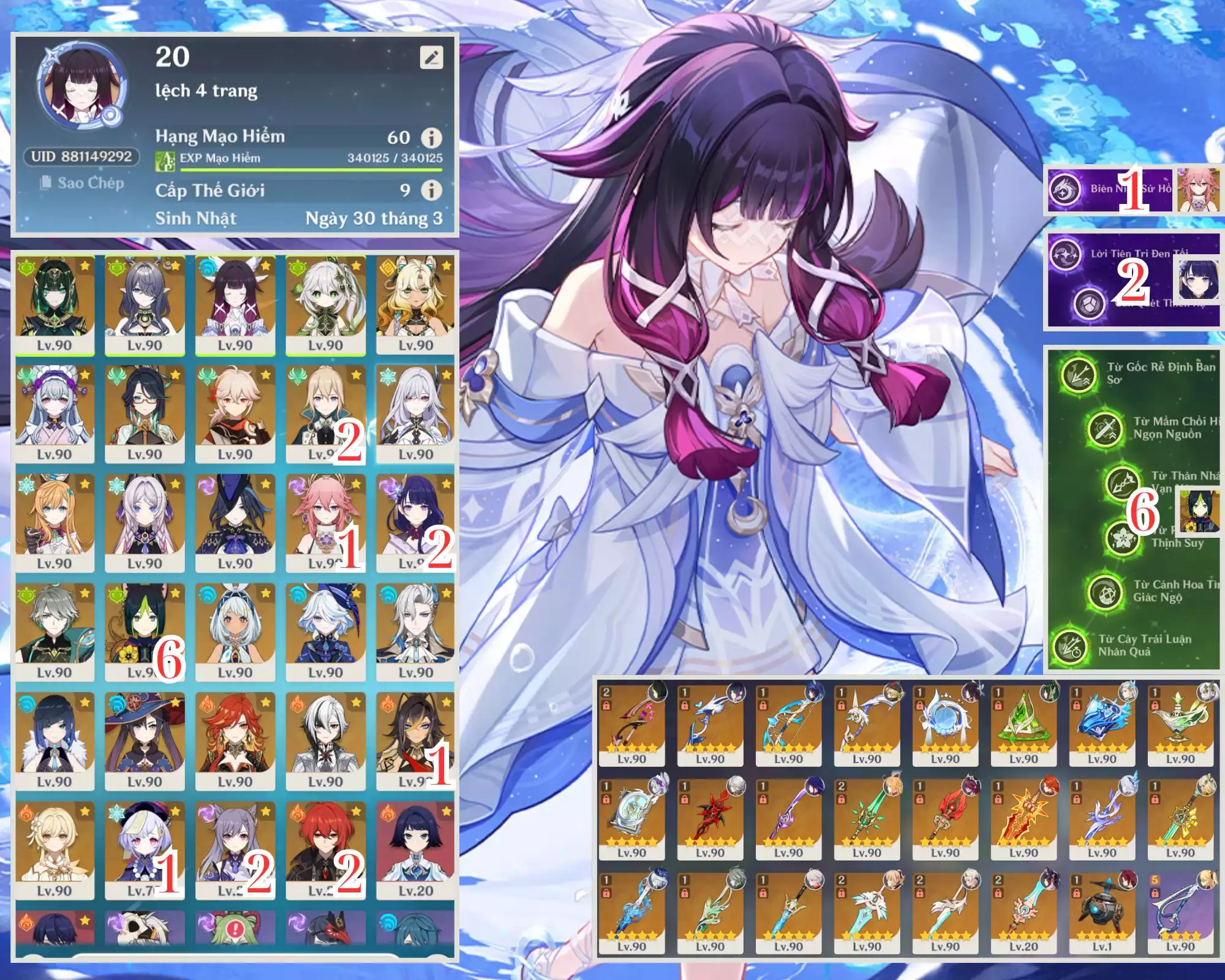Pick the Raiden Shogun tile in the character grid

416,522
